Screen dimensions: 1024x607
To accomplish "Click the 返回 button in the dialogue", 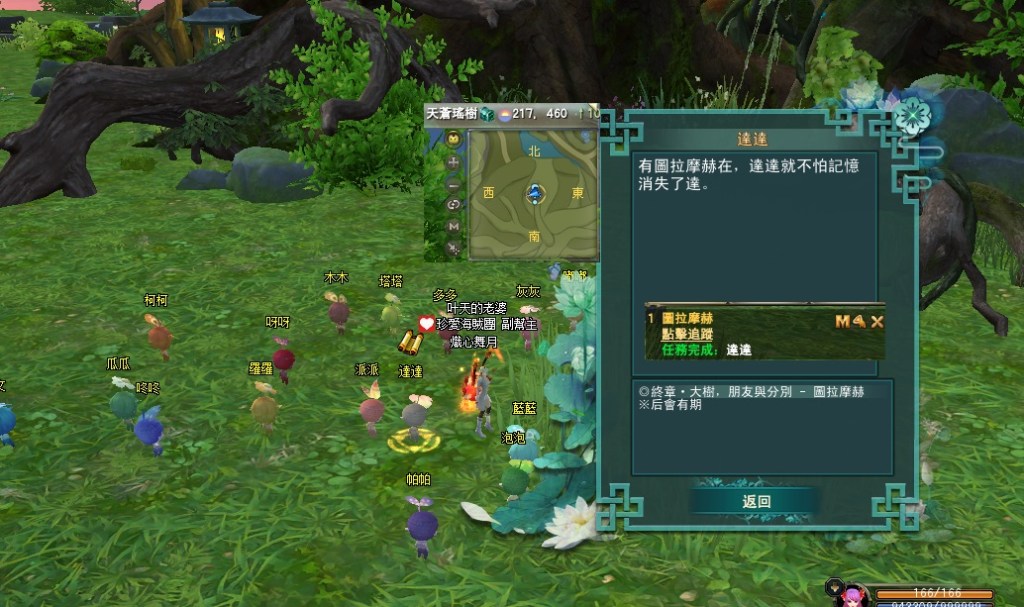I will click(x=756, y=502).
